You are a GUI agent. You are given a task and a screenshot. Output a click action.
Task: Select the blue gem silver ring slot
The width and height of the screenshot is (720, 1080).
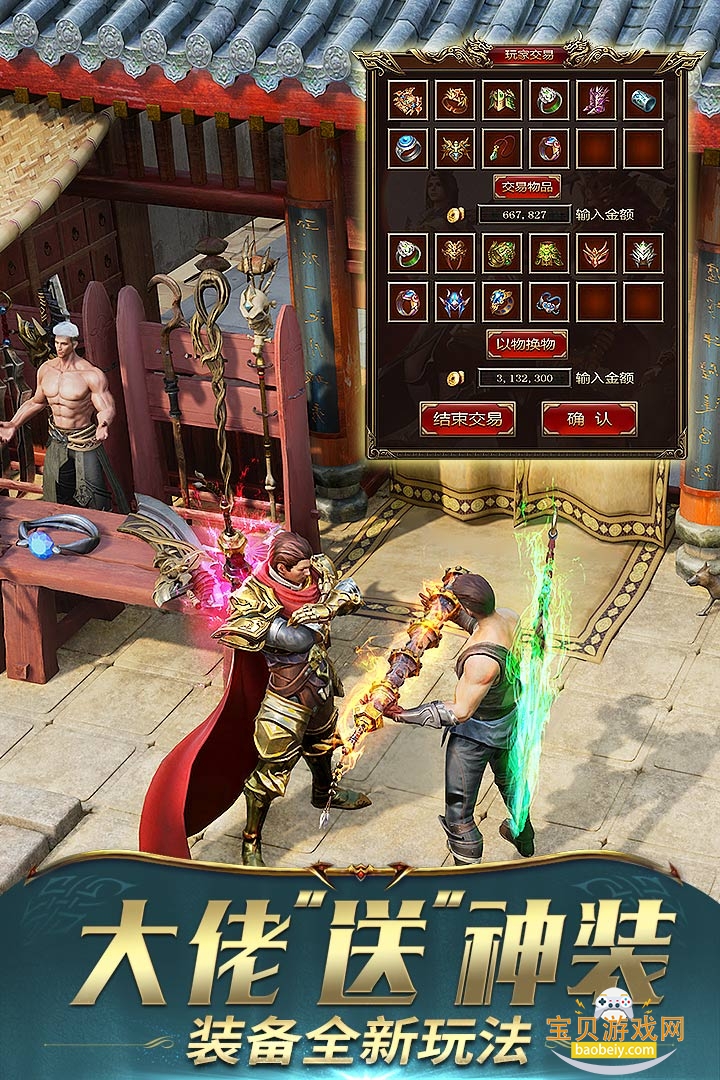(408, 148)
